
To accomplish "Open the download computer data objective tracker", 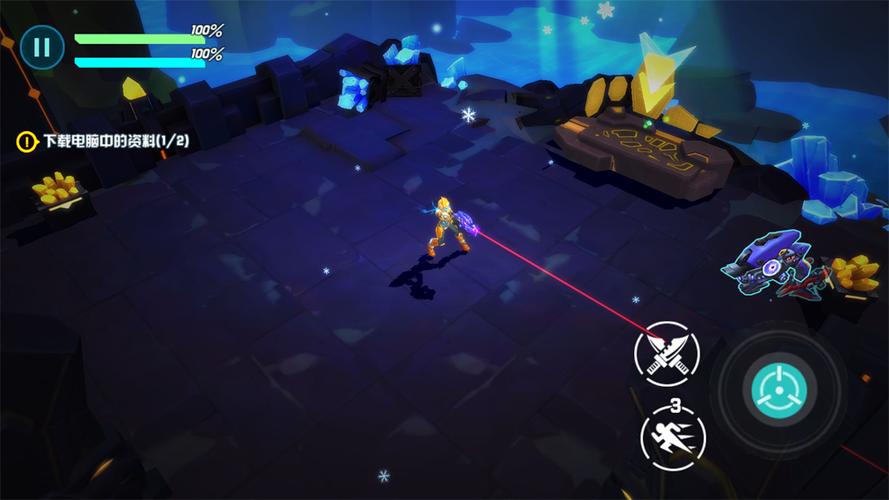I will (x=103, y=142).
